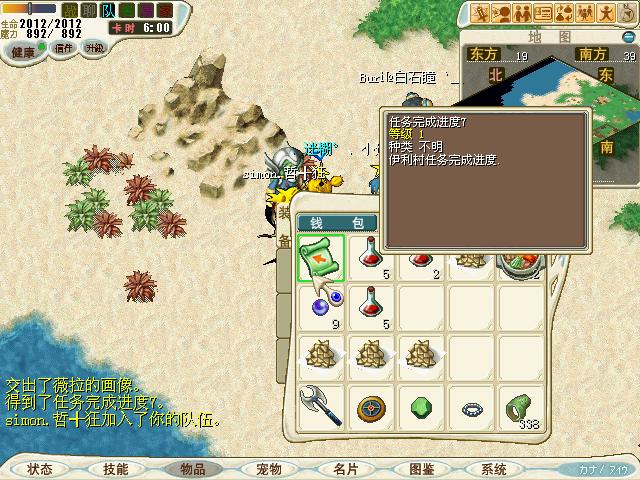Select the battle axe in the inventory

321,407
